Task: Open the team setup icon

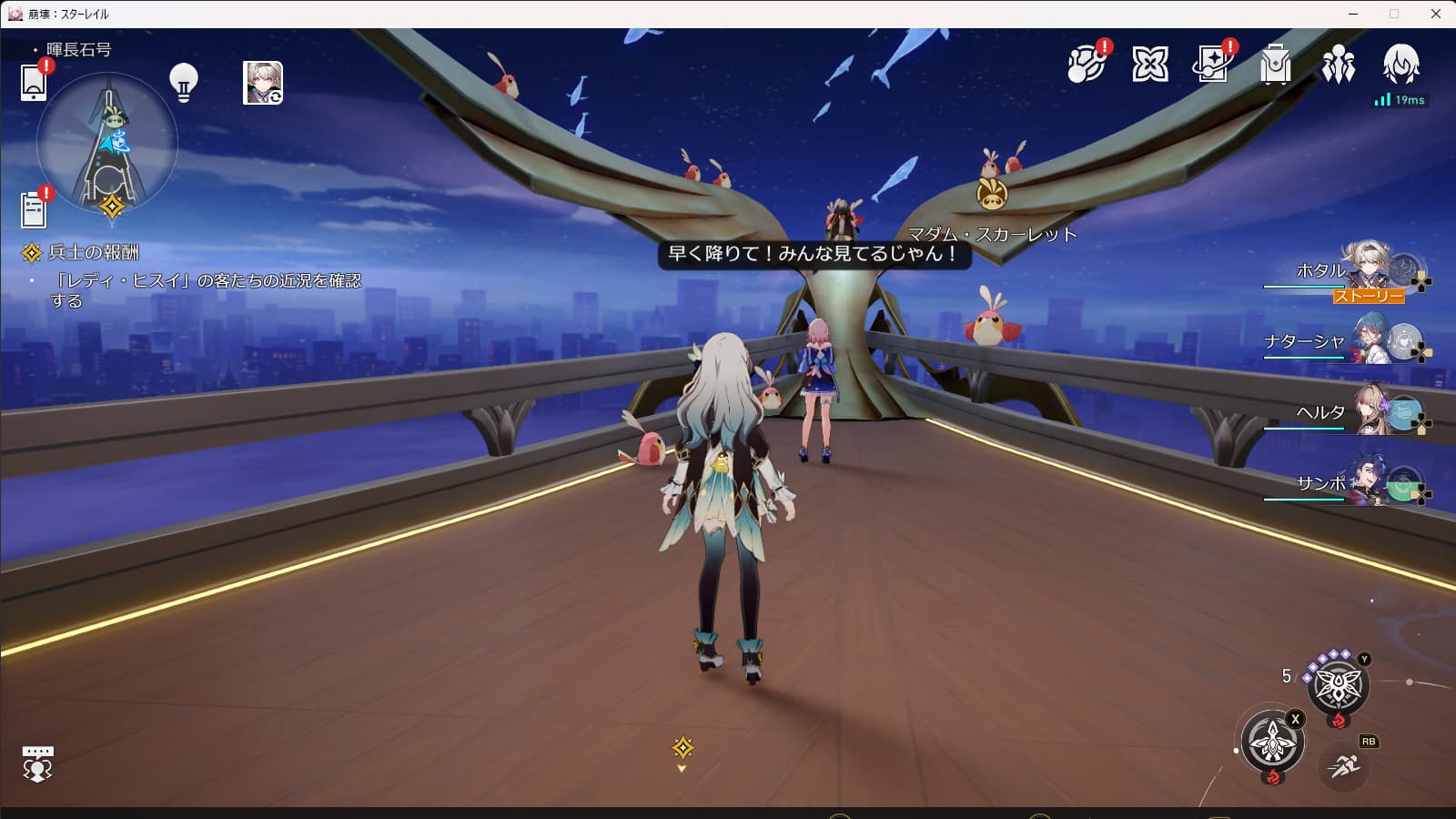Action: tap(1339, 65)
